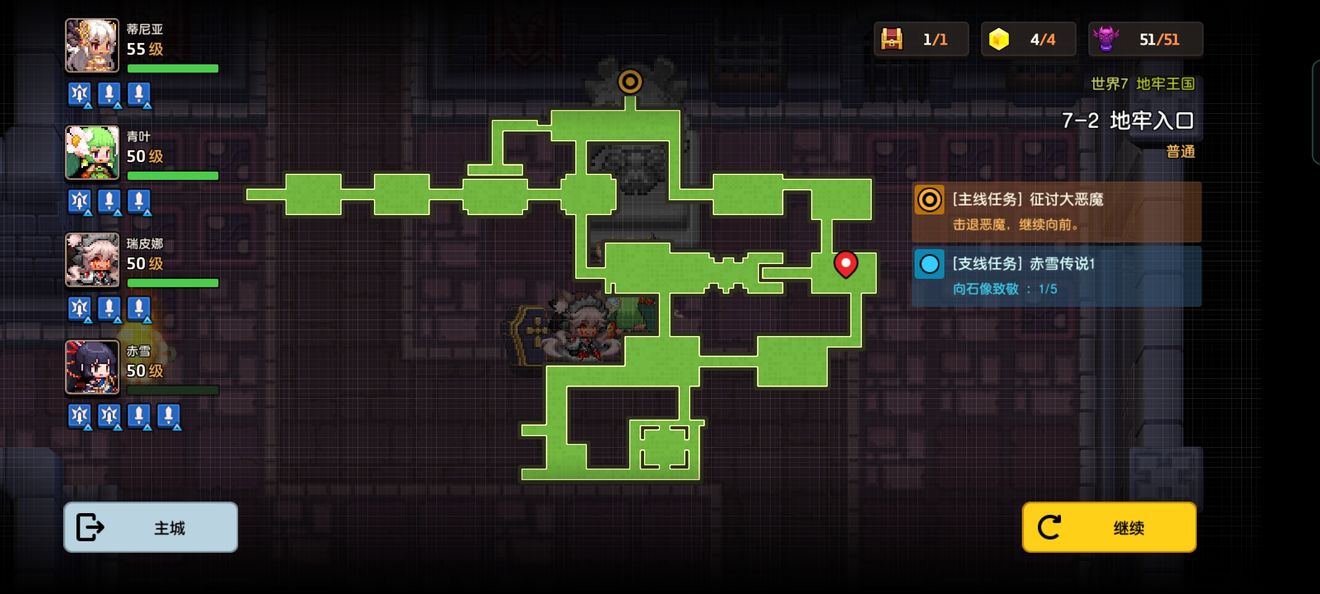Pick 赤雪's dark-haired portrait

click(x=92, y=367)
